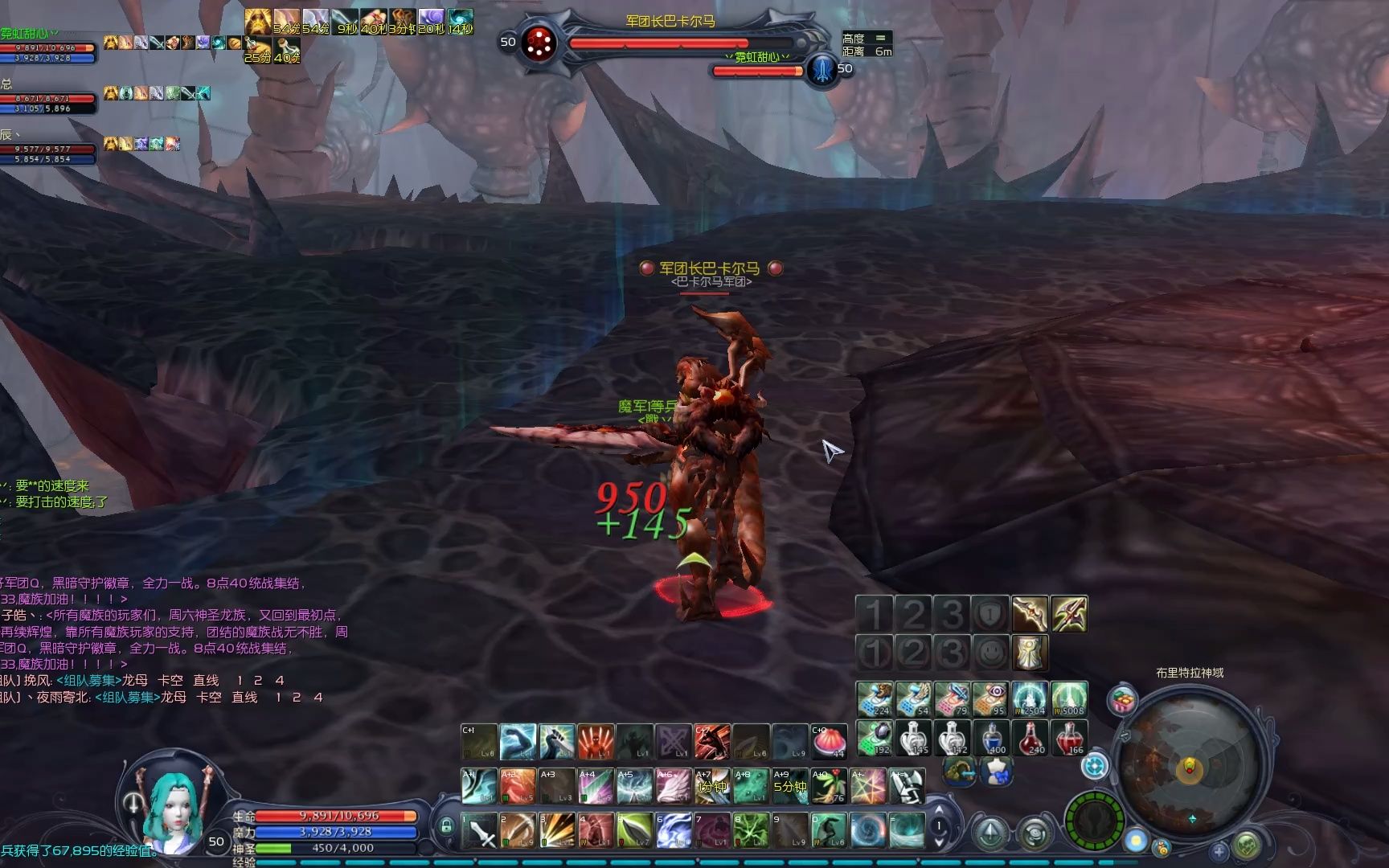Screen dimensions: 1389x868
Task: Use the eye scroll with 95 charges
Action: 993,698
